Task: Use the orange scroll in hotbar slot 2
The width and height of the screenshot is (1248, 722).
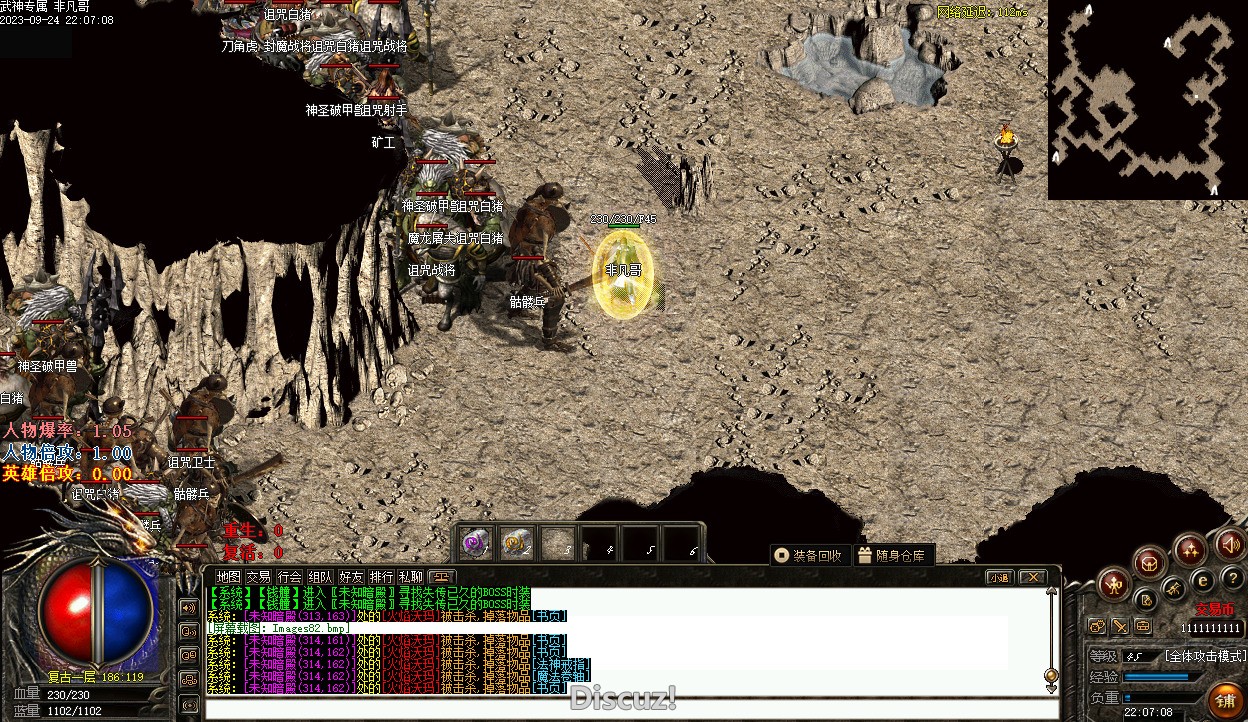Action: (516, 543)
